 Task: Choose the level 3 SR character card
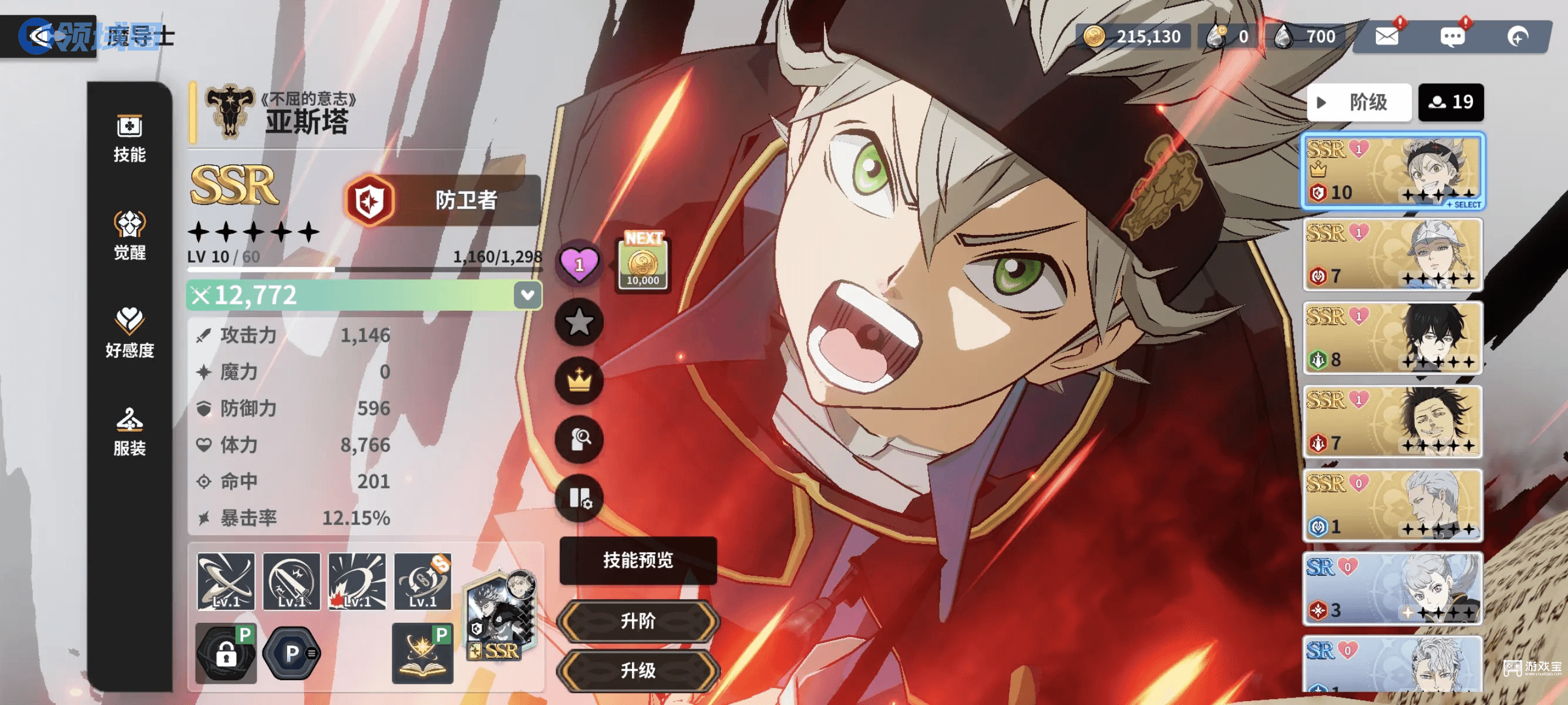(1392, 589)
